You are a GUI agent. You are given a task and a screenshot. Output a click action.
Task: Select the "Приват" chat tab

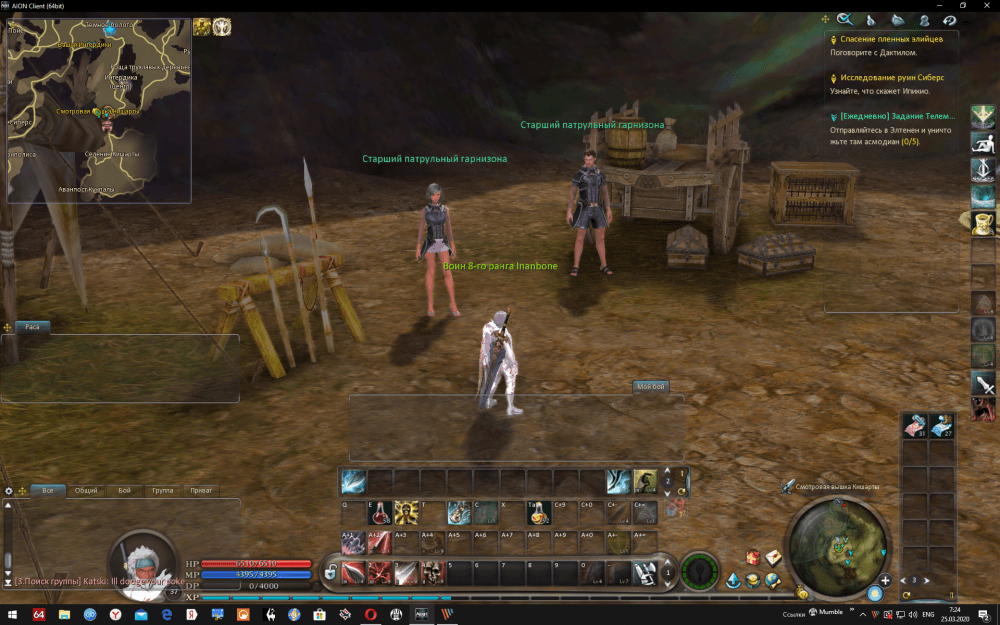(201, 491)
